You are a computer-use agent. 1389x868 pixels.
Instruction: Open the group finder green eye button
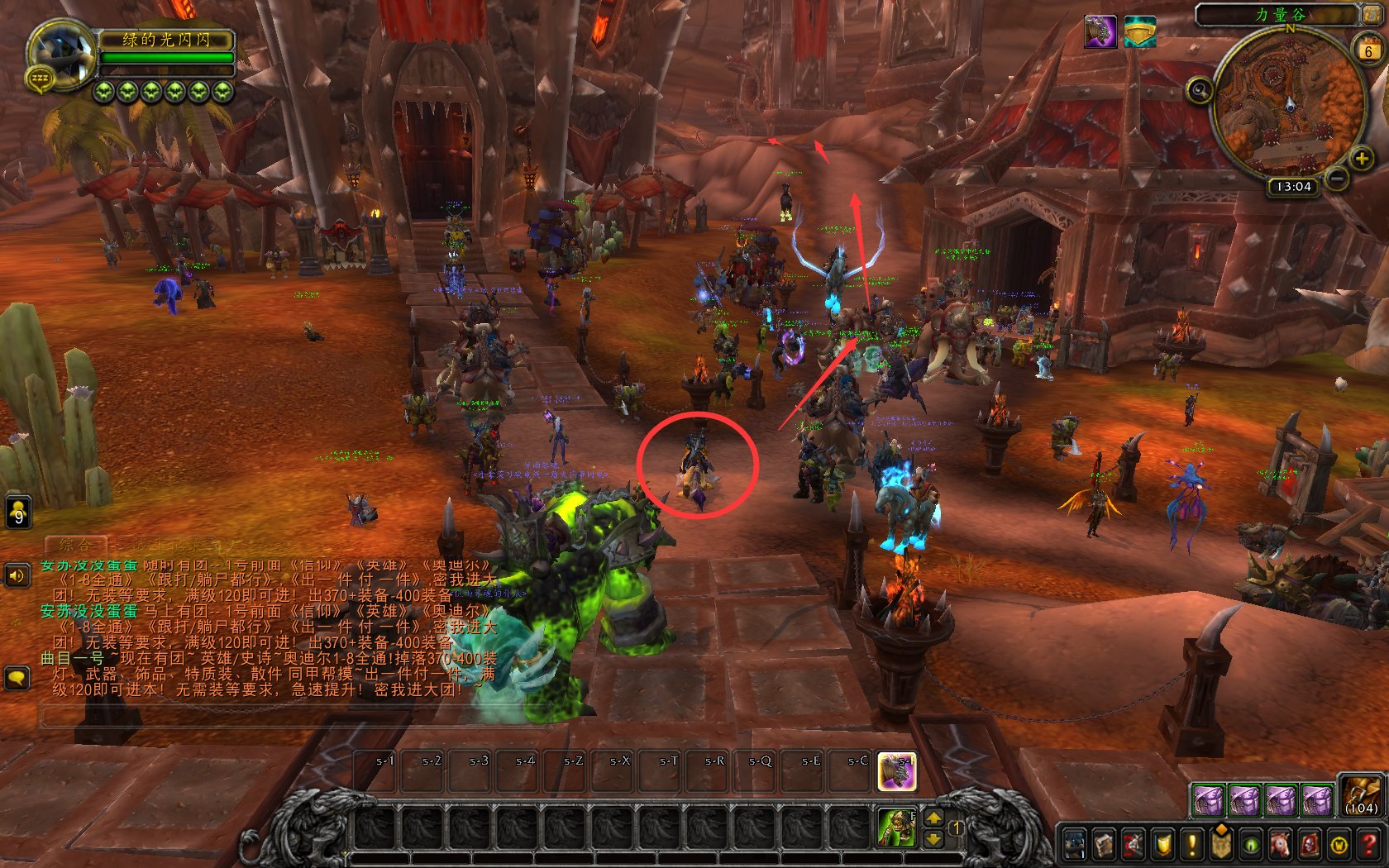point(1251,844)
